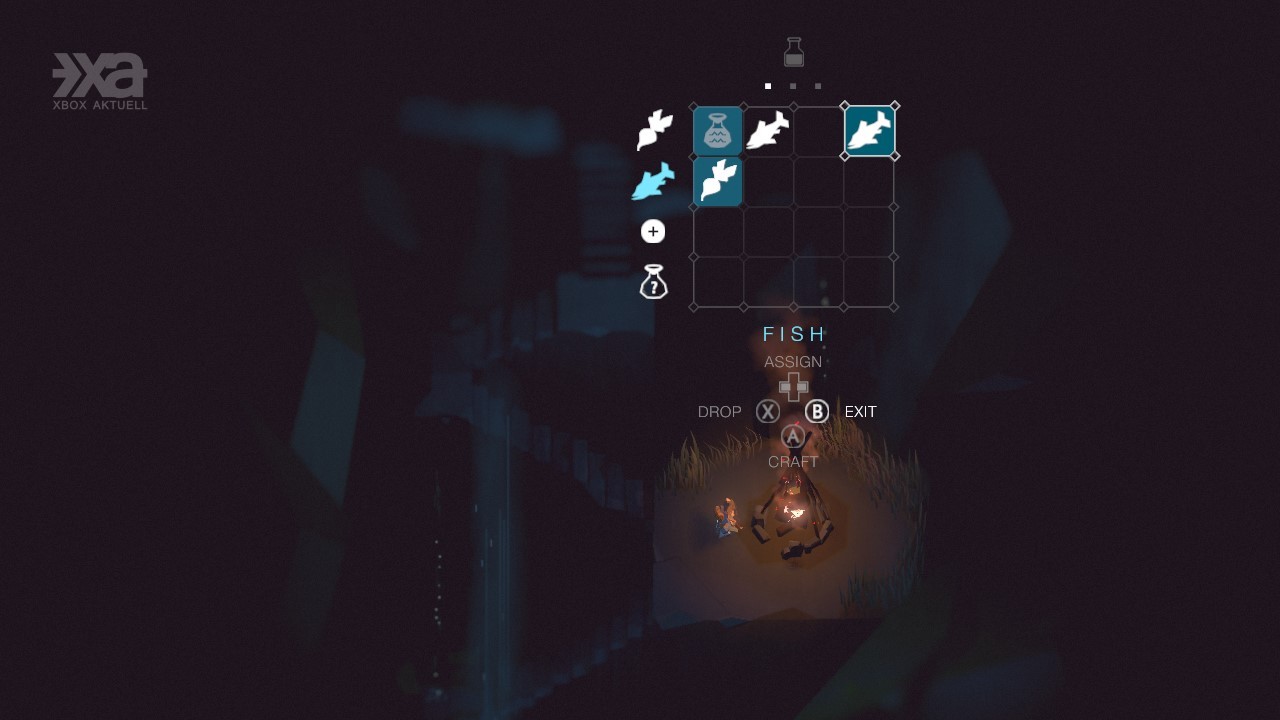The width and height of the screenshot is (1280, 720).
Task: Click the white turnip ingredient left of the grid
Action: click(x=654, y=131)
